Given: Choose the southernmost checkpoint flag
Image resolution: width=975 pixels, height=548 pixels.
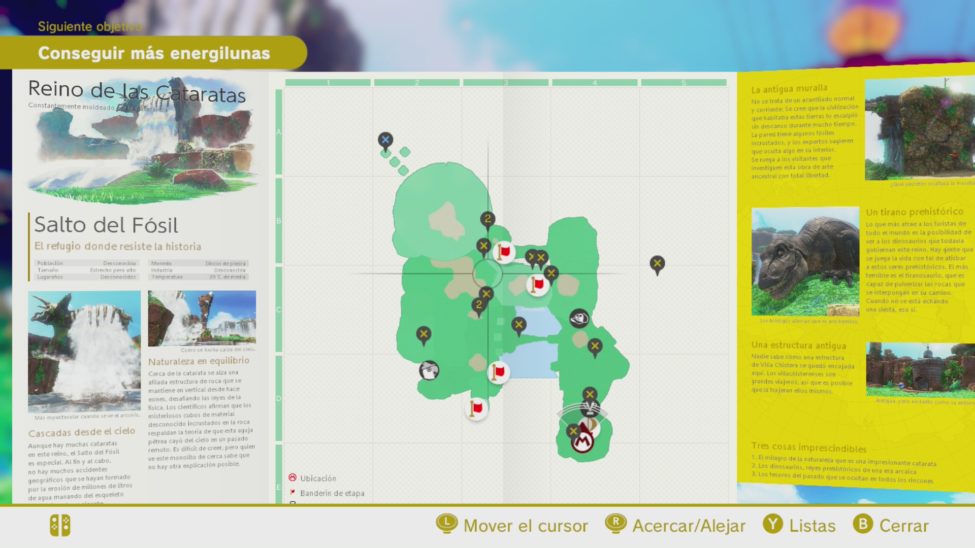Looking at the screenshot, I should 477,408.
